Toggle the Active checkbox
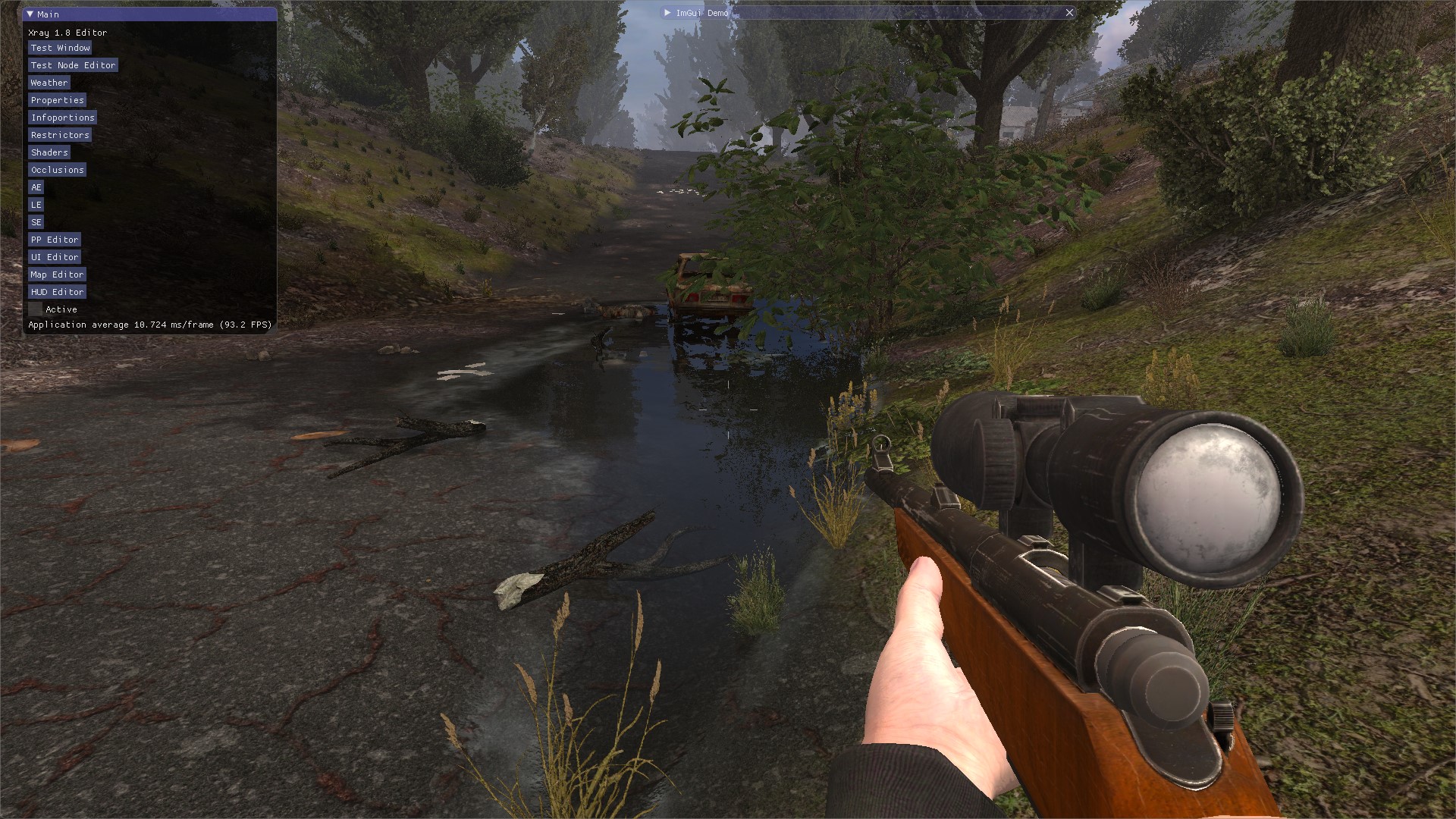The height and width of the screenshot is (819, 1456). (x=36, y=309)
